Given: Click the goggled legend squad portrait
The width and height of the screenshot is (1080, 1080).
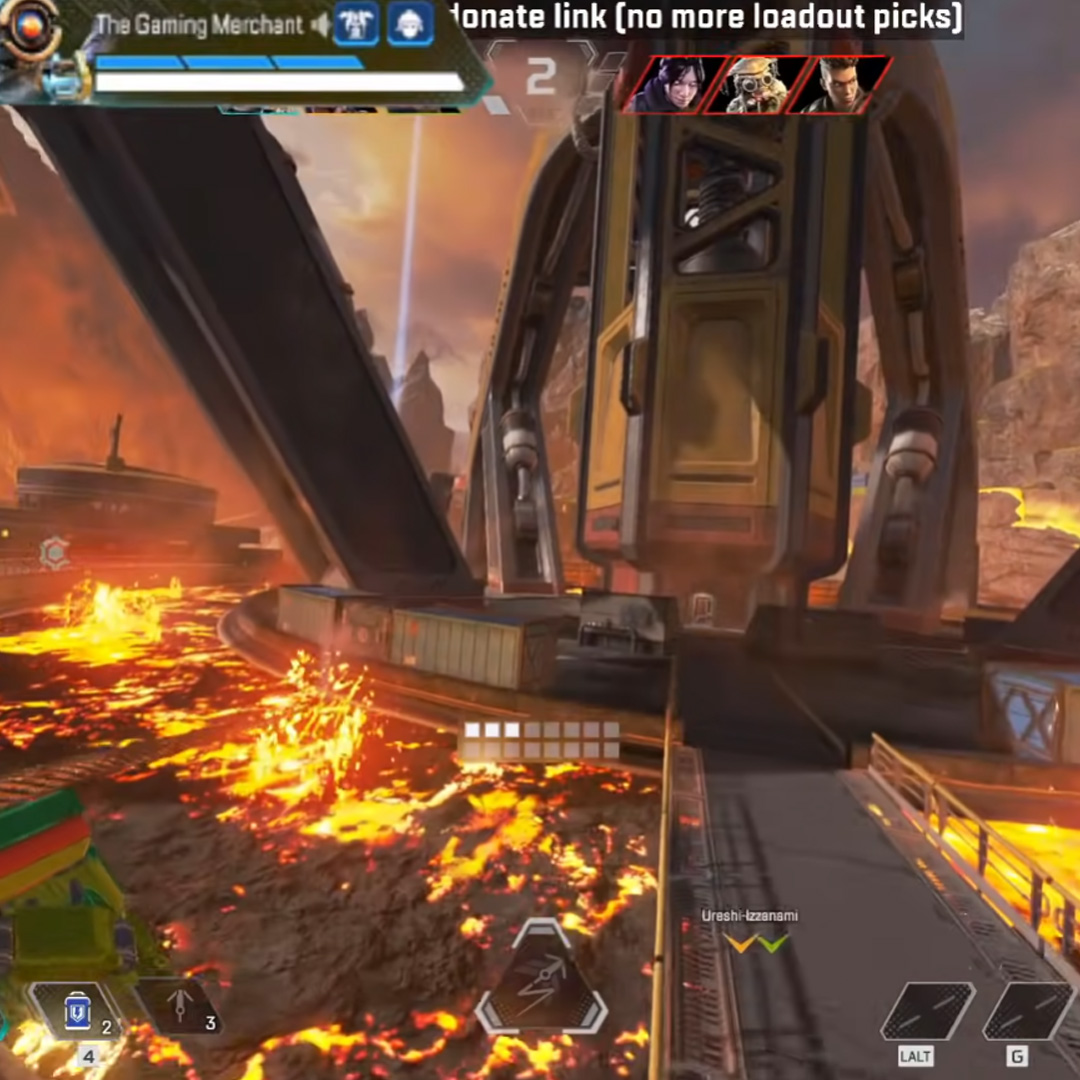Looking at the screenshot, I should click(752, 84).
